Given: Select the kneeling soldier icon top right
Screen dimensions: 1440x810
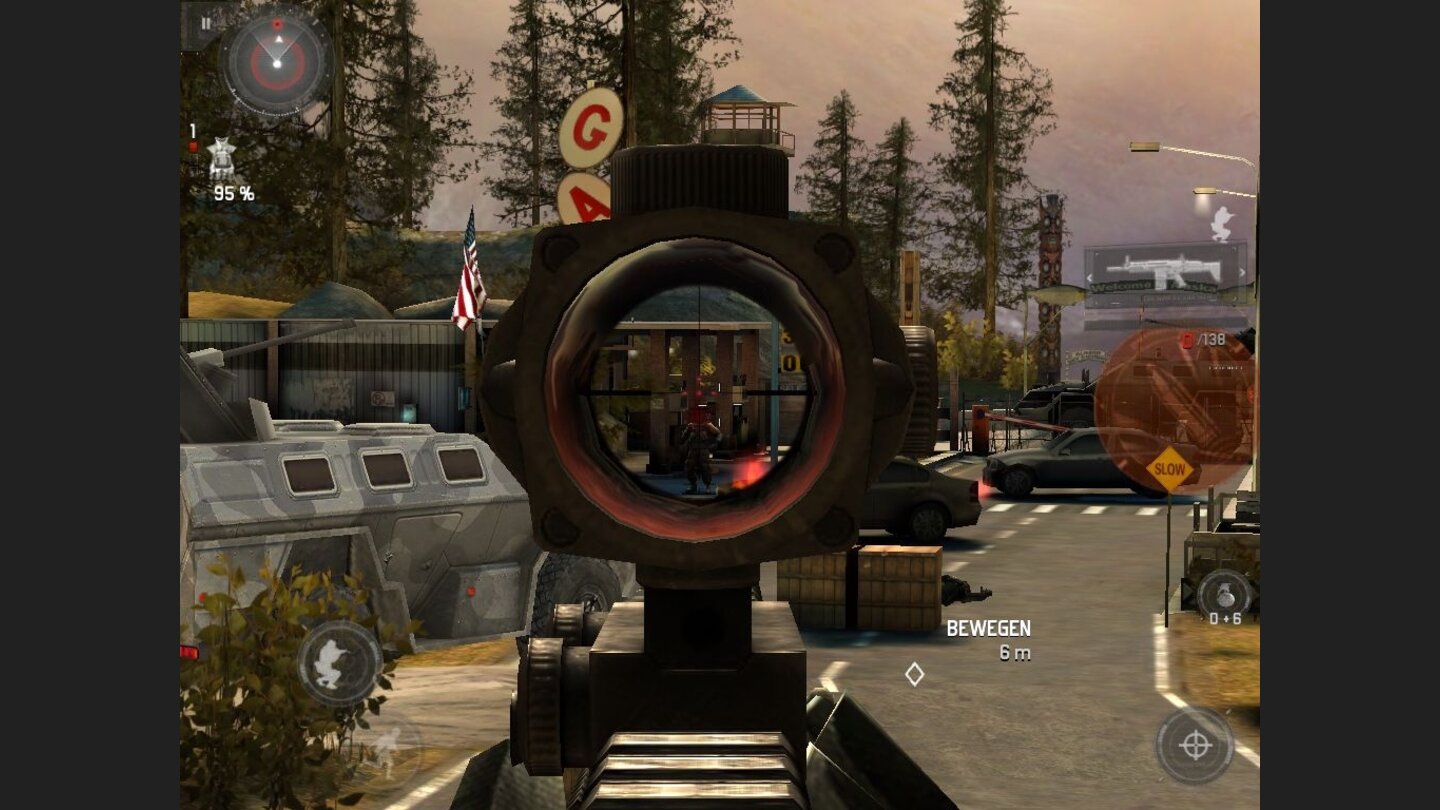Looking at the screenshot, I should click(x=1222, y=225).
